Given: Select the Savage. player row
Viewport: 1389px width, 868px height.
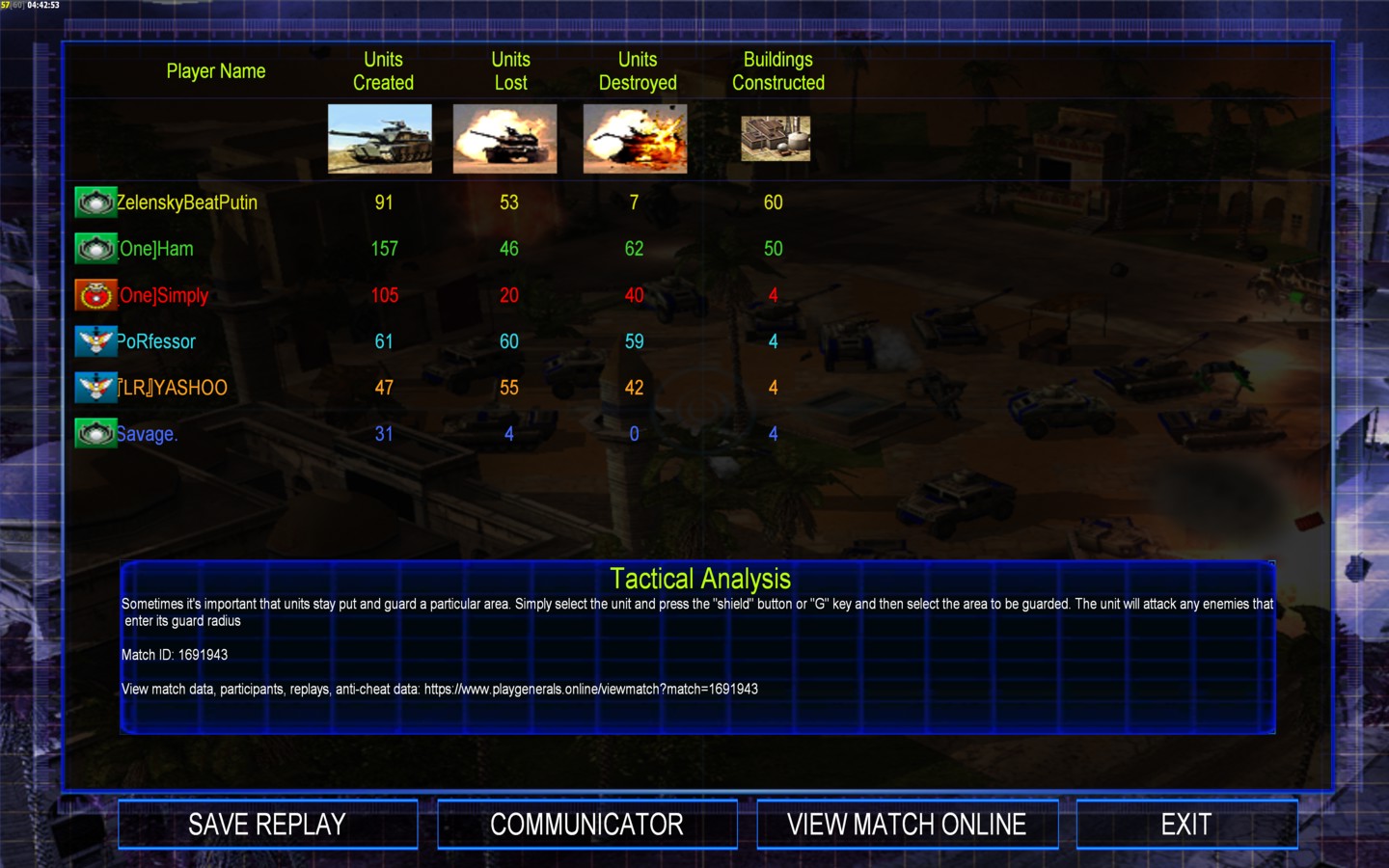Looking at the screenshot, I should point(147,434).
